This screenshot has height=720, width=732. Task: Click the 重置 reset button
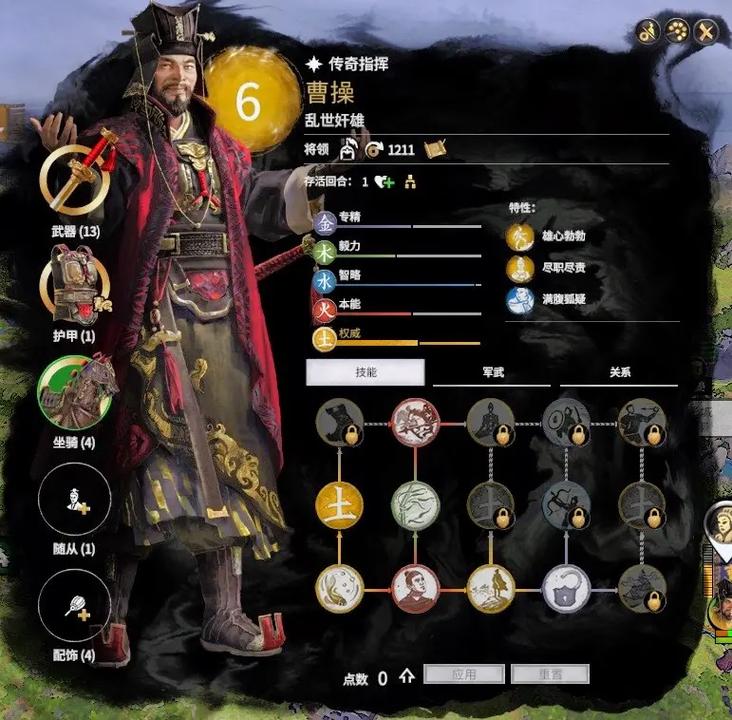(x=549, y=675)
